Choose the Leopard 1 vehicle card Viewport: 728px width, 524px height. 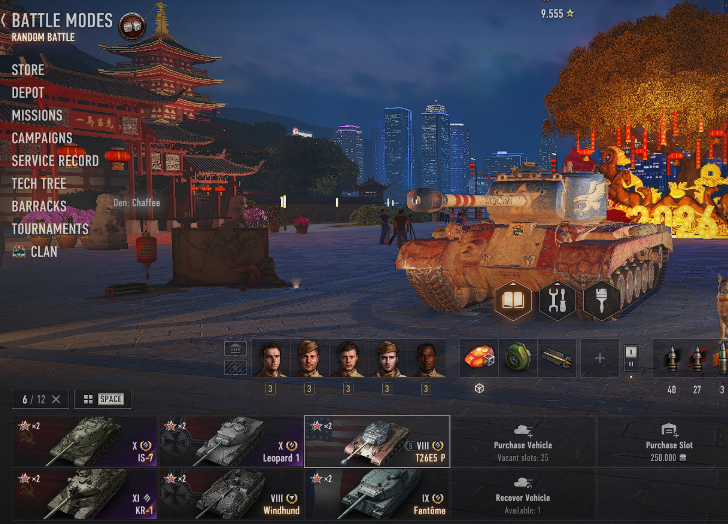pos(231,442)
